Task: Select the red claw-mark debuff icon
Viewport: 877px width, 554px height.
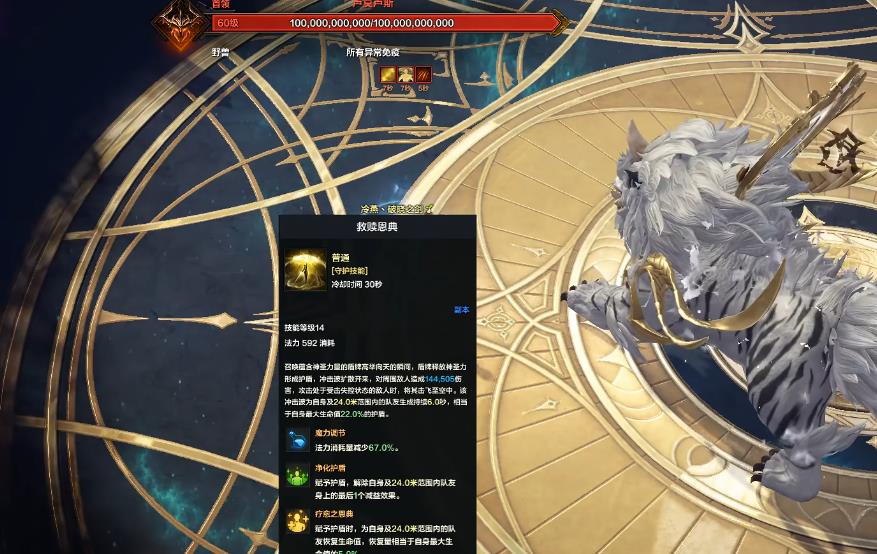Action: 424,73
